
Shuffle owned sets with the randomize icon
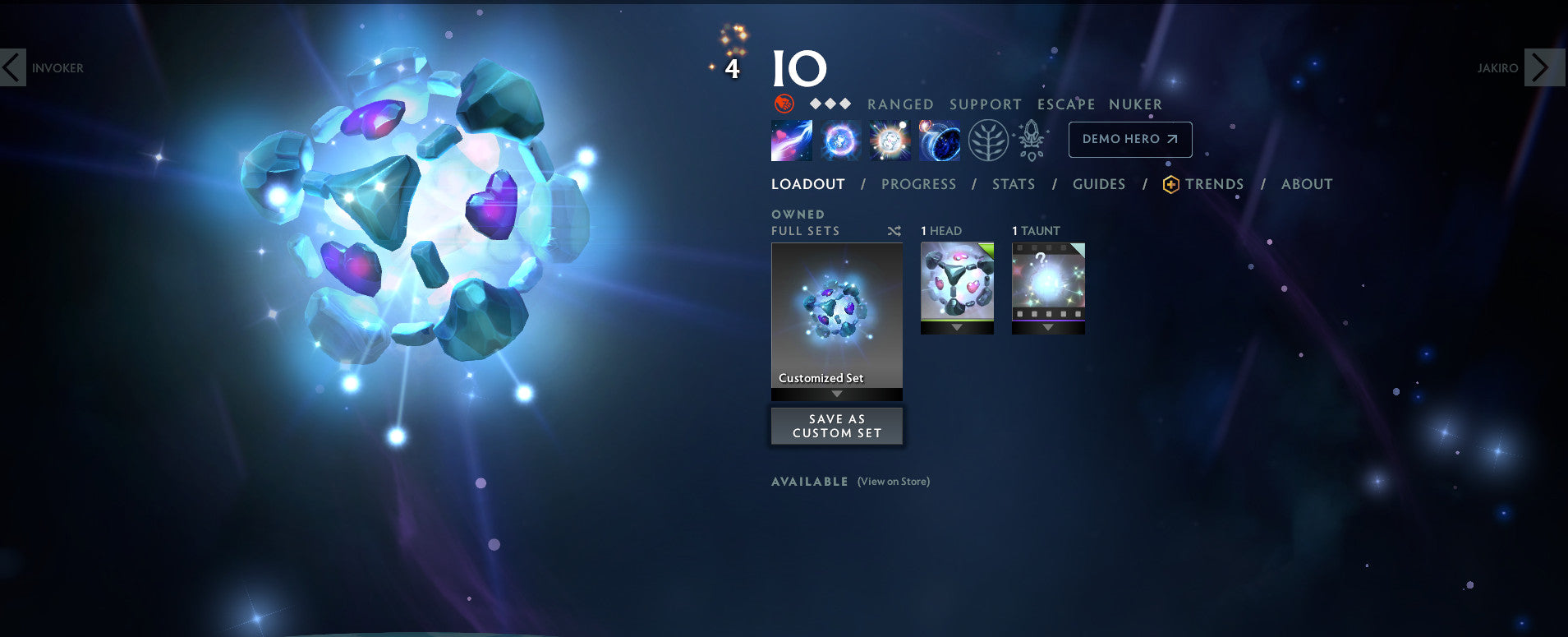894,231
